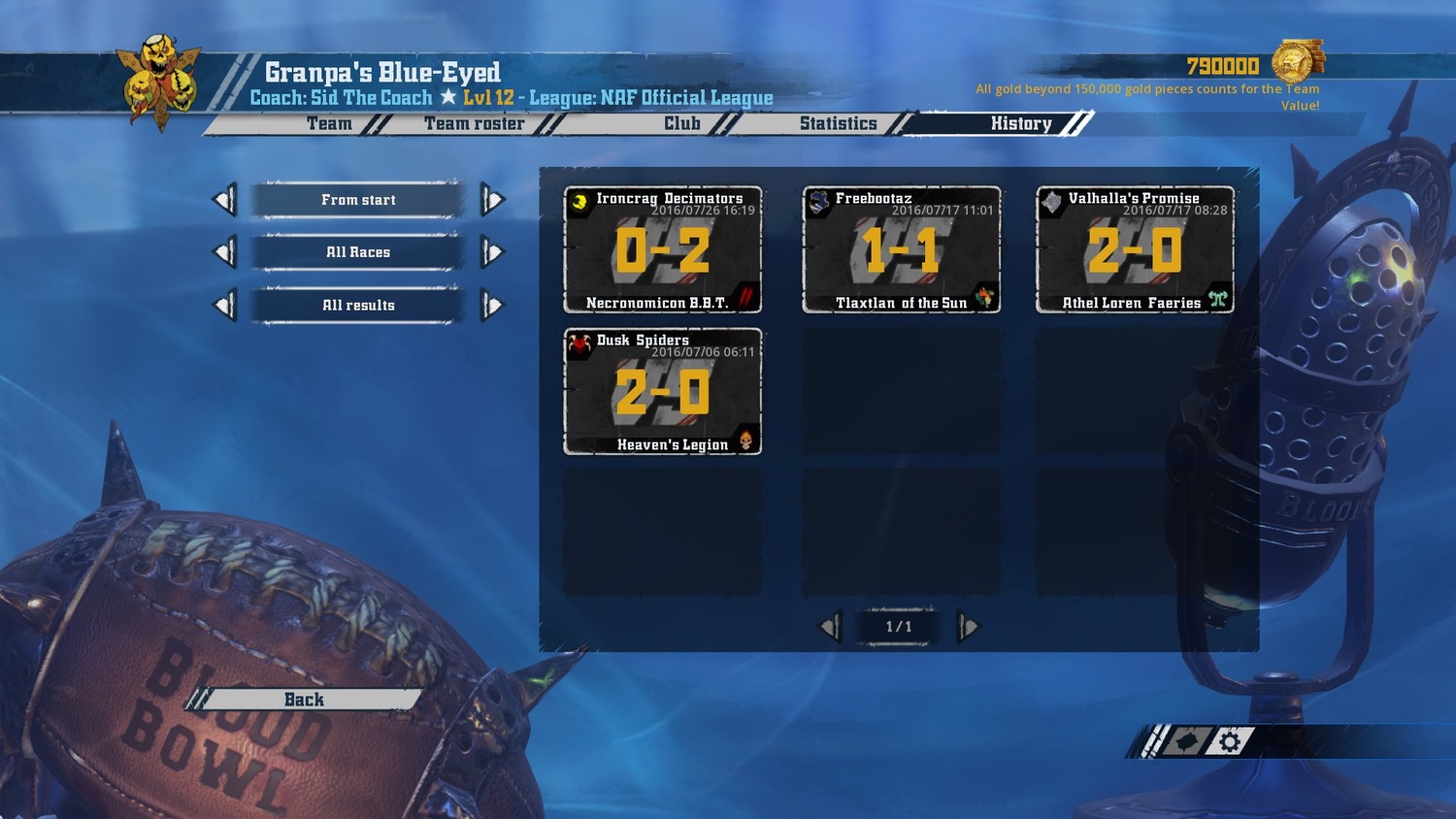View the Freebootaz 1-1 match result
The image size is (1456, 819).
(901, 250)
